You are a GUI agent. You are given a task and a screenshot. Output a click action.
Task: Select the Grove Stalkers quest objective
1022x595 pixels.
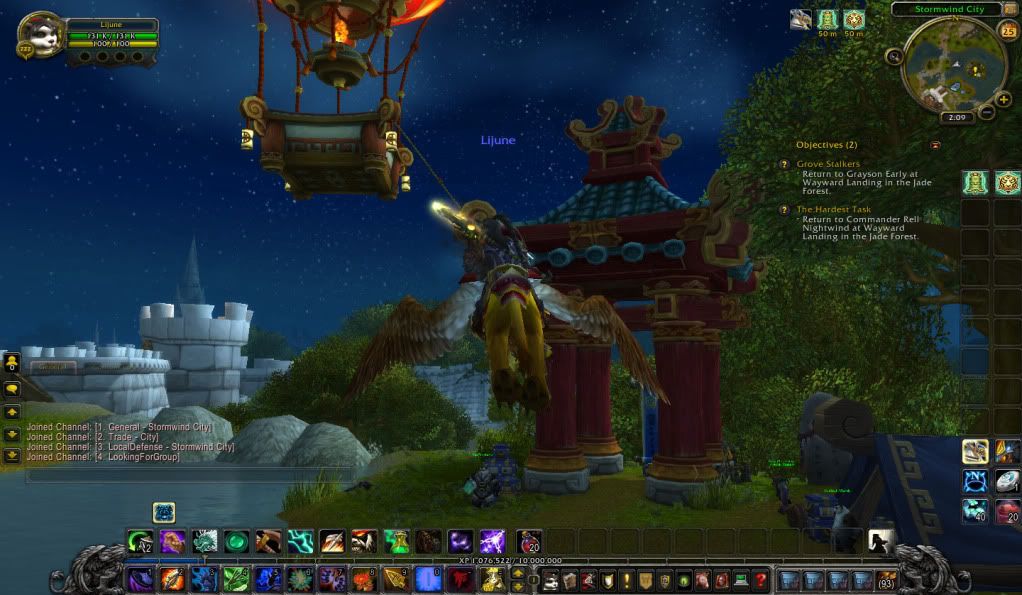[x=828, y=164]
